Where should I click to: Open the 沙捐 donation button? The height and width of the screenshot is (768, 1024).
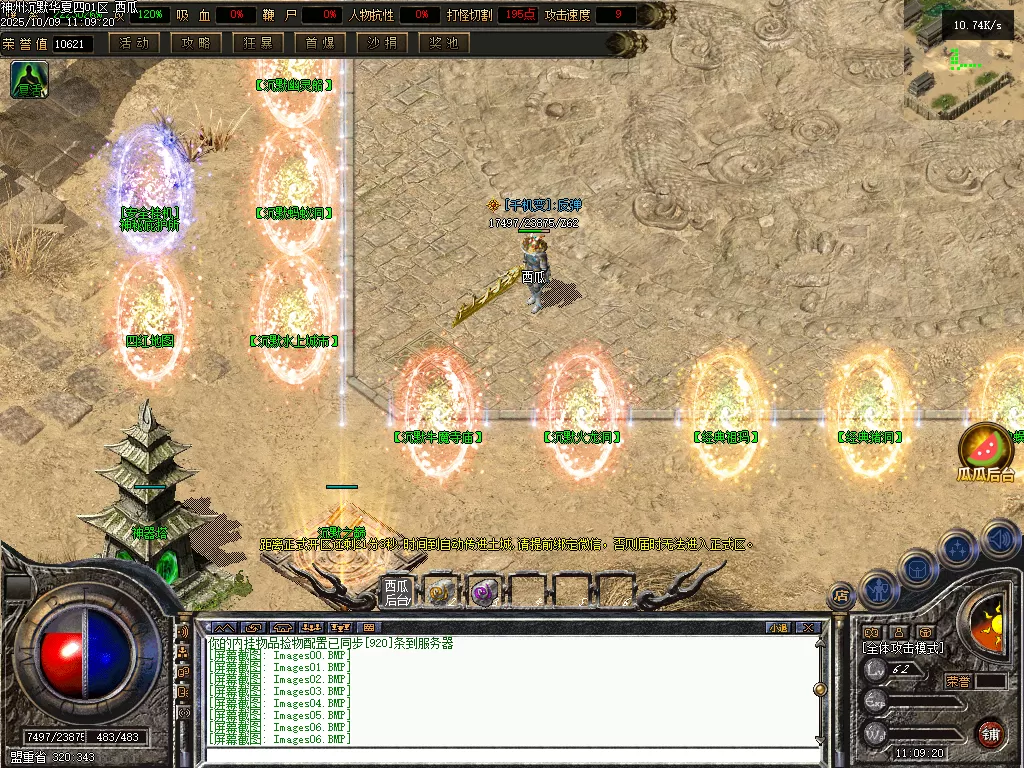point(382,43)
